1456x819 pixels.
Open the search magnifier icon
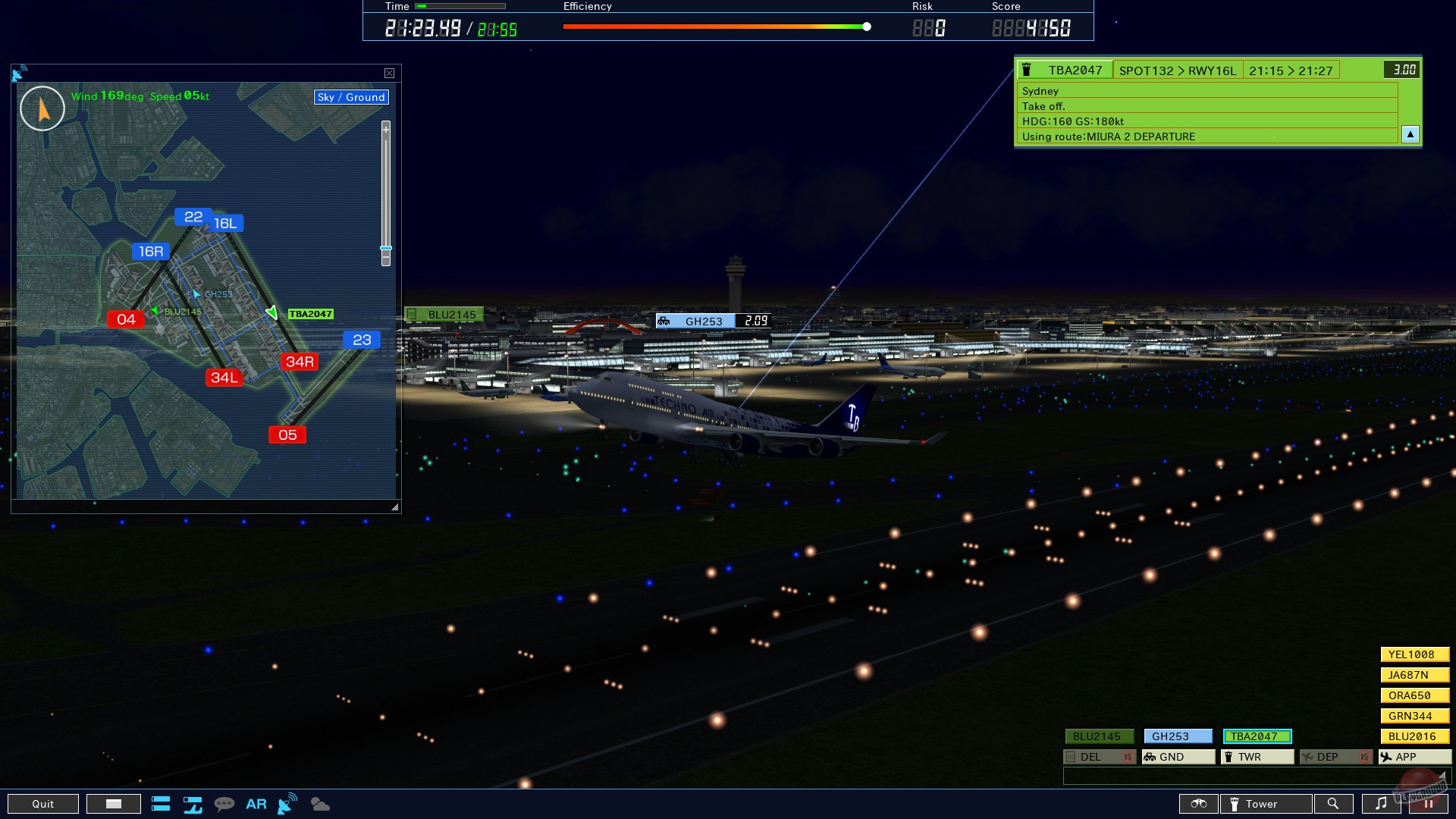pyautogui.click(x=1334, y=804)
